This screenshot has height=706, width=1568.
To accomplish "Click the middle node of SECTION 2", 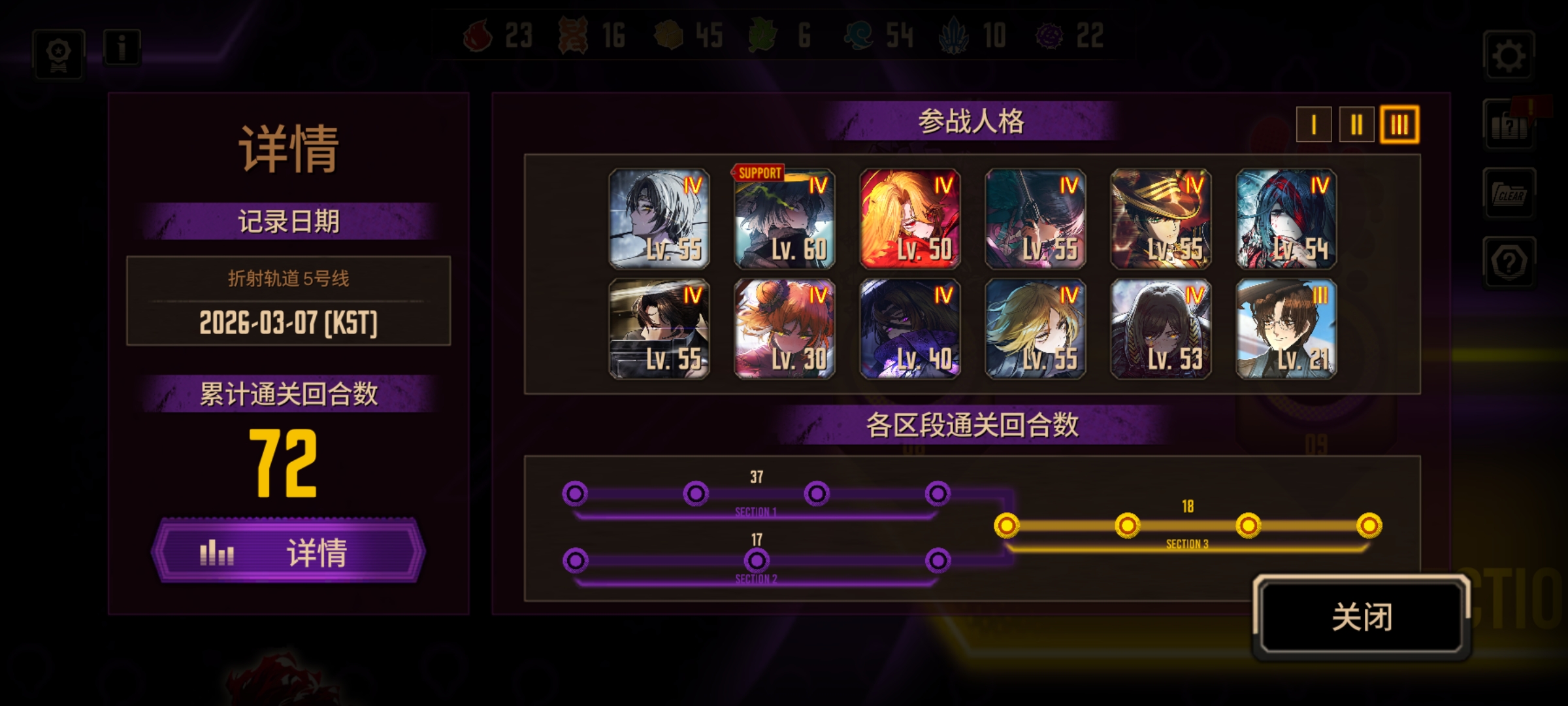I will click(758, 560).
